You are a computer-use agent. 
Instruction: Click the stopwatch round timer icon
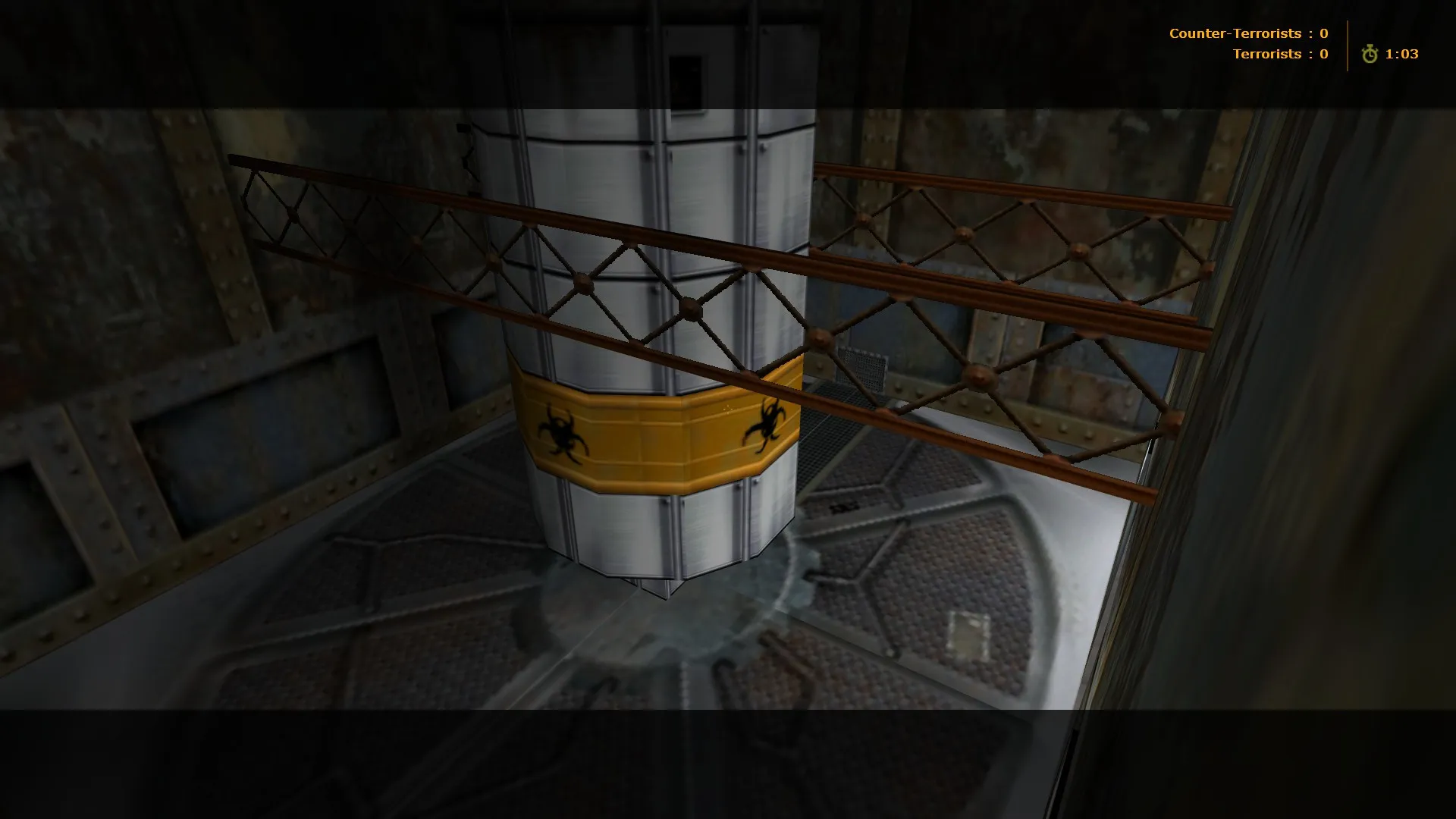click(1370, 54)
